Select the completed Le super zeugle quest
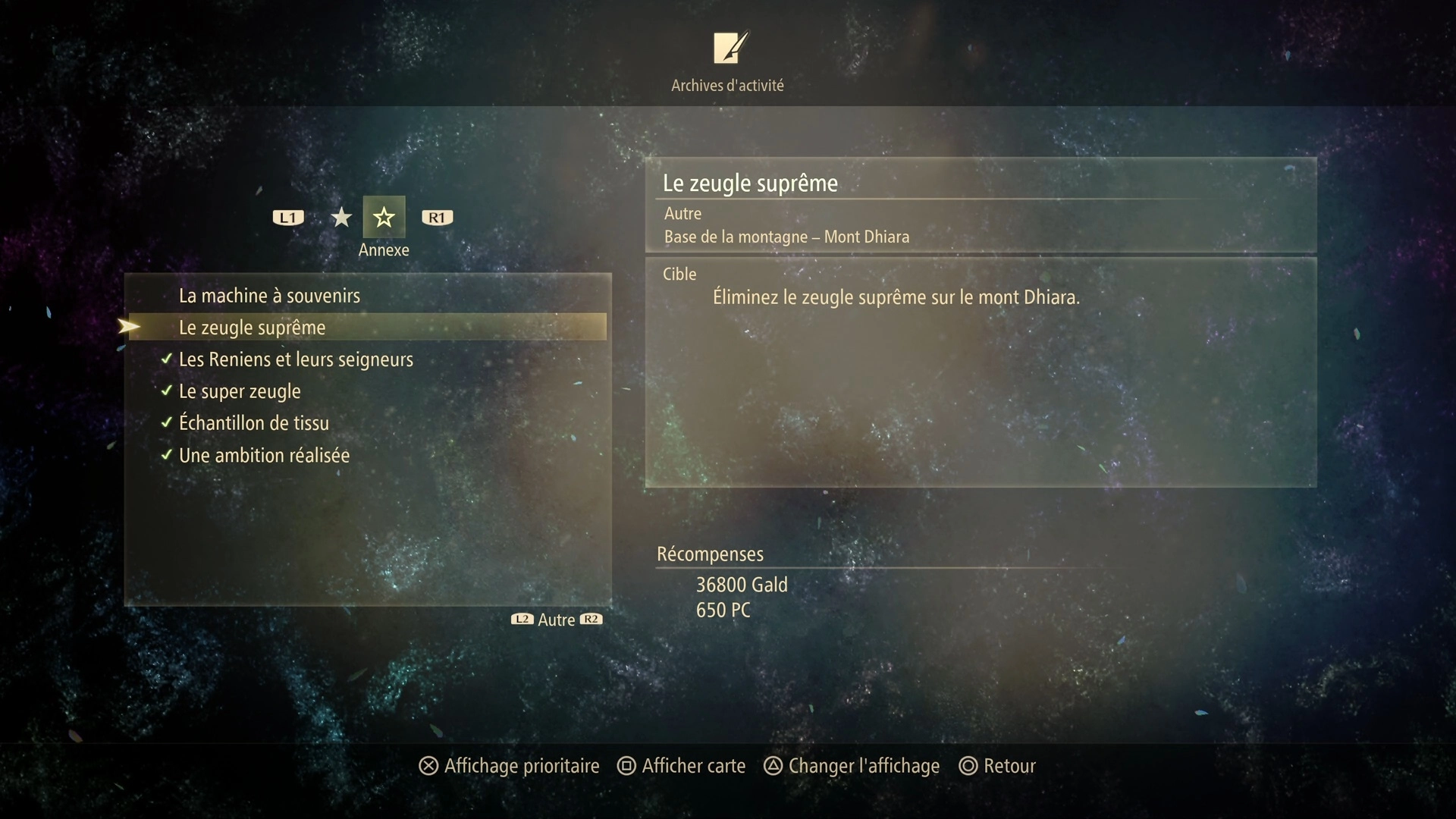Image resolution: width=1456 pixels, height=819 pixels. [240, 391]
